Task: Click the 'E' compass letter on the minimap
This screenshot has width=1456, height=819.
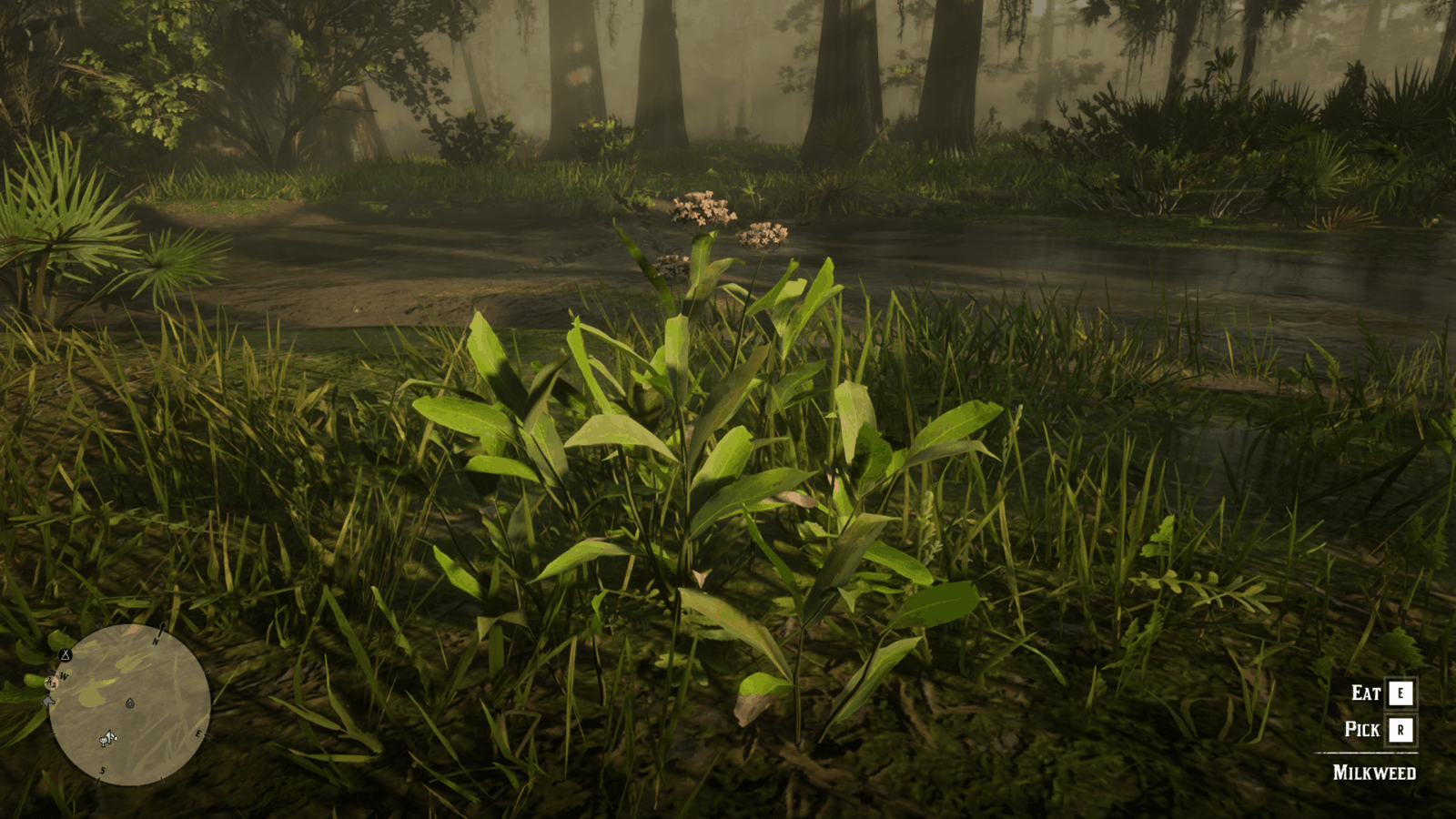Action: (x=198, y=734)
